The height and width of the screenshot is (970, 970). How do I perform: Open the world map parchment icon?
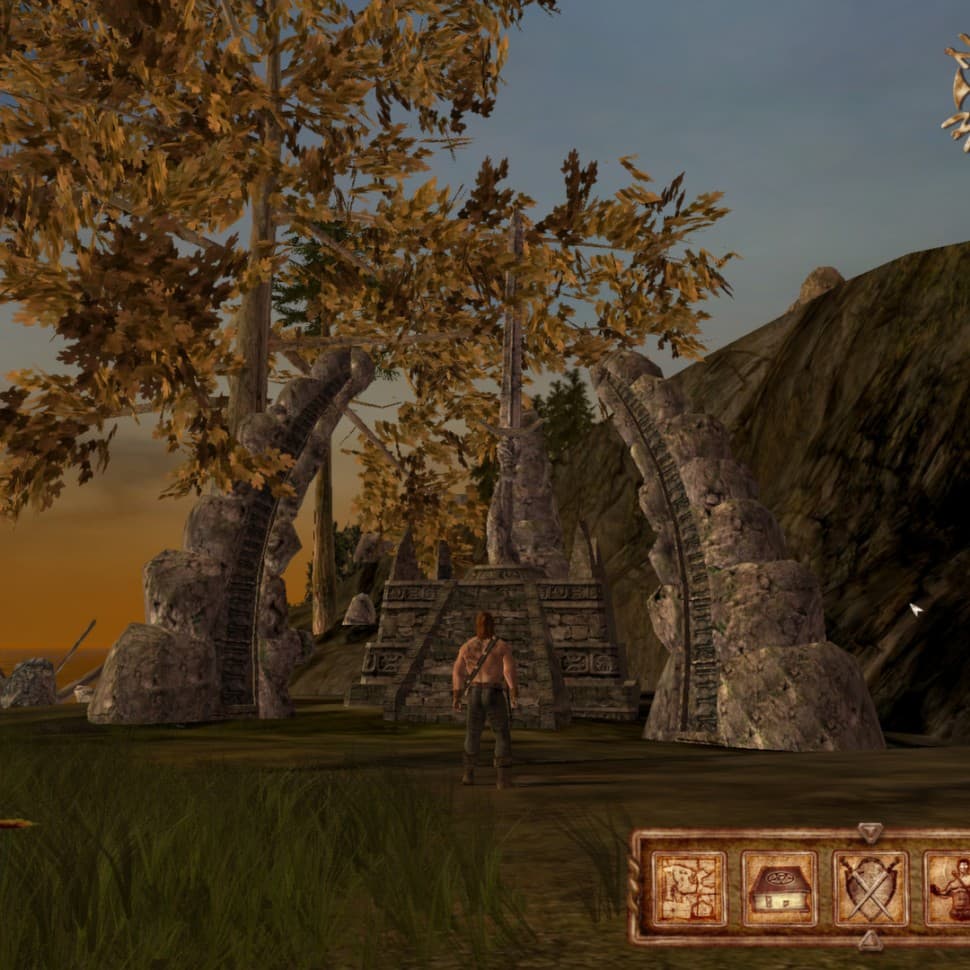click(x=688, y=888)
